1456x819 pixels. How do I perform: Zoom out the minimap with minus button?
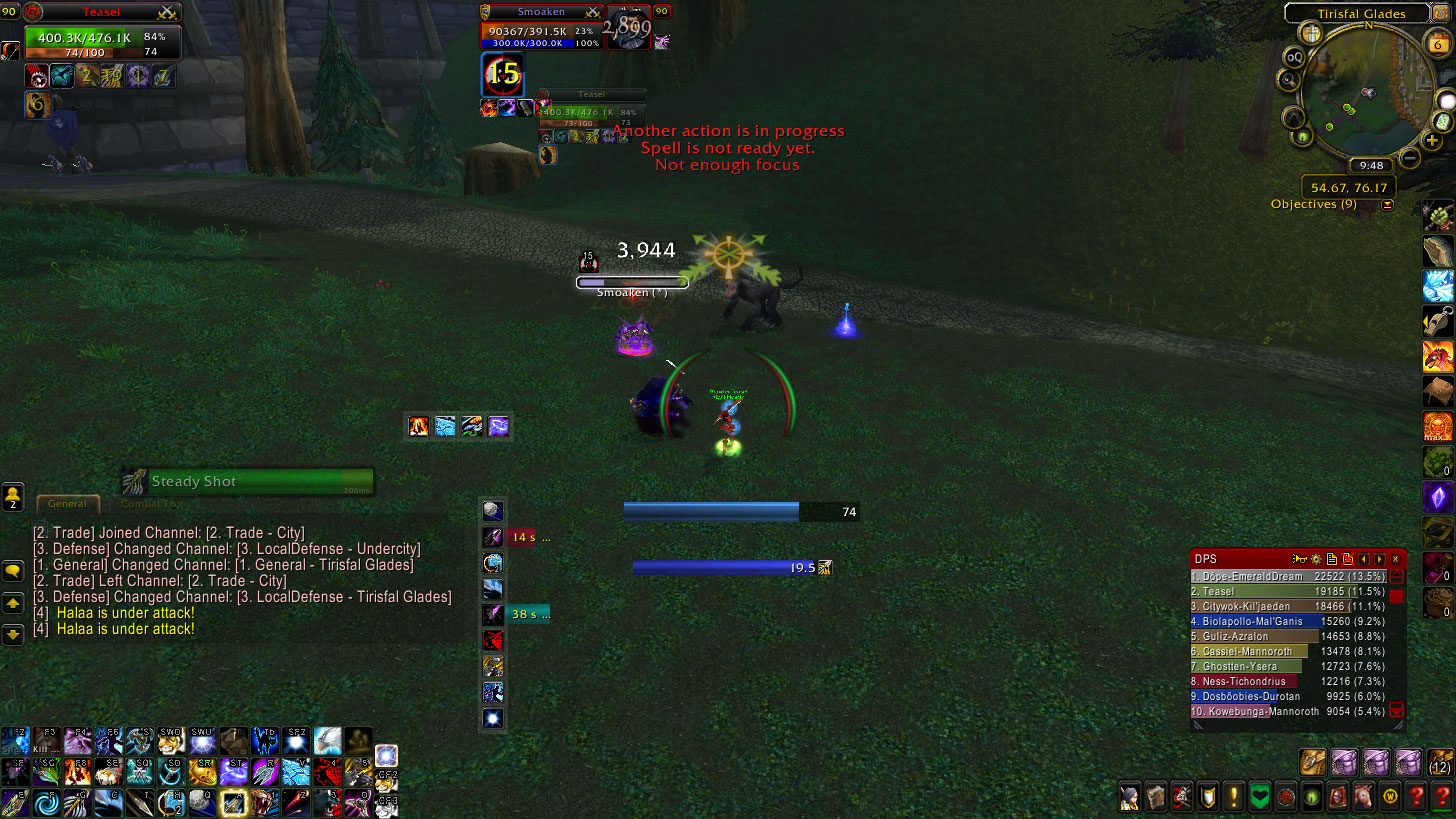[1410, 157]
